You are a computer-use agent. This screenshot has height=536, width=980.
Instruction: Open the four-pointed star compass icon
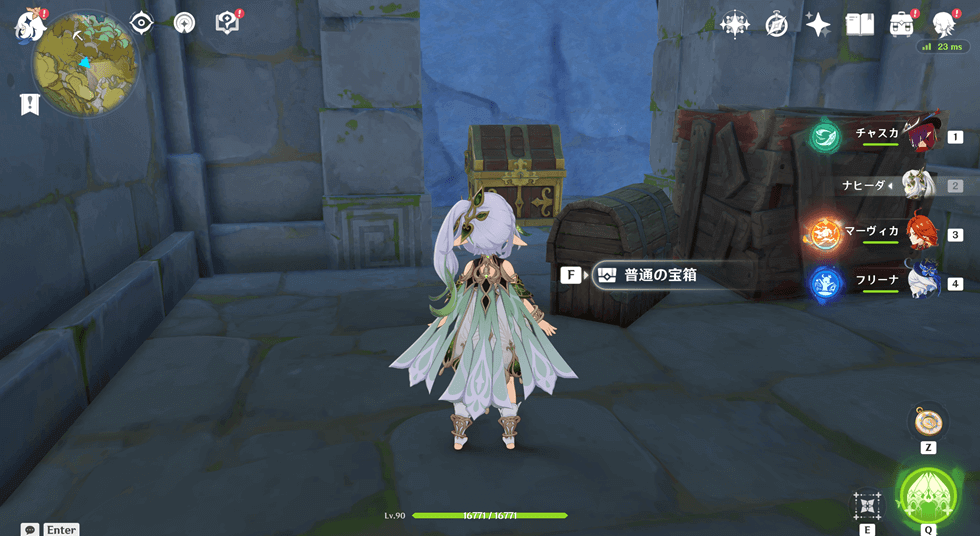point(735,25)
